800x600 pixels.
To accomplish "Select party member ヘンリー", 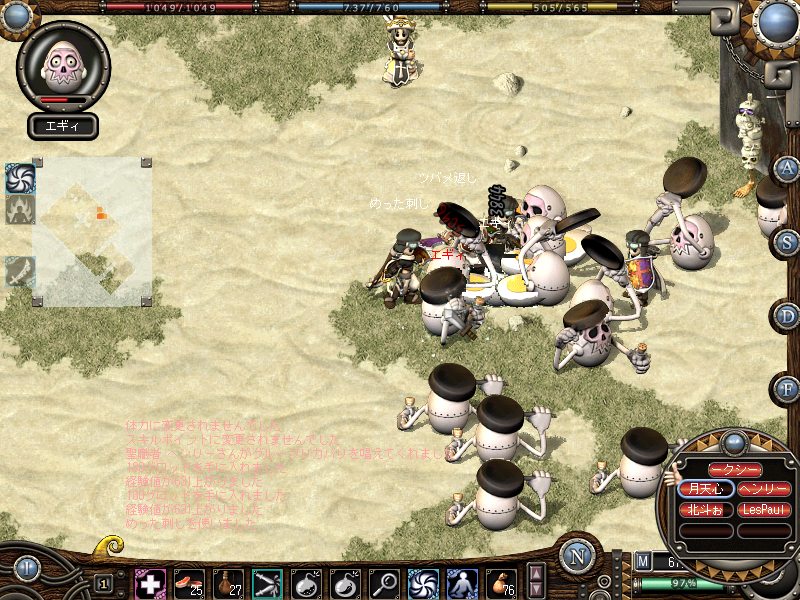I will [765, 489].
